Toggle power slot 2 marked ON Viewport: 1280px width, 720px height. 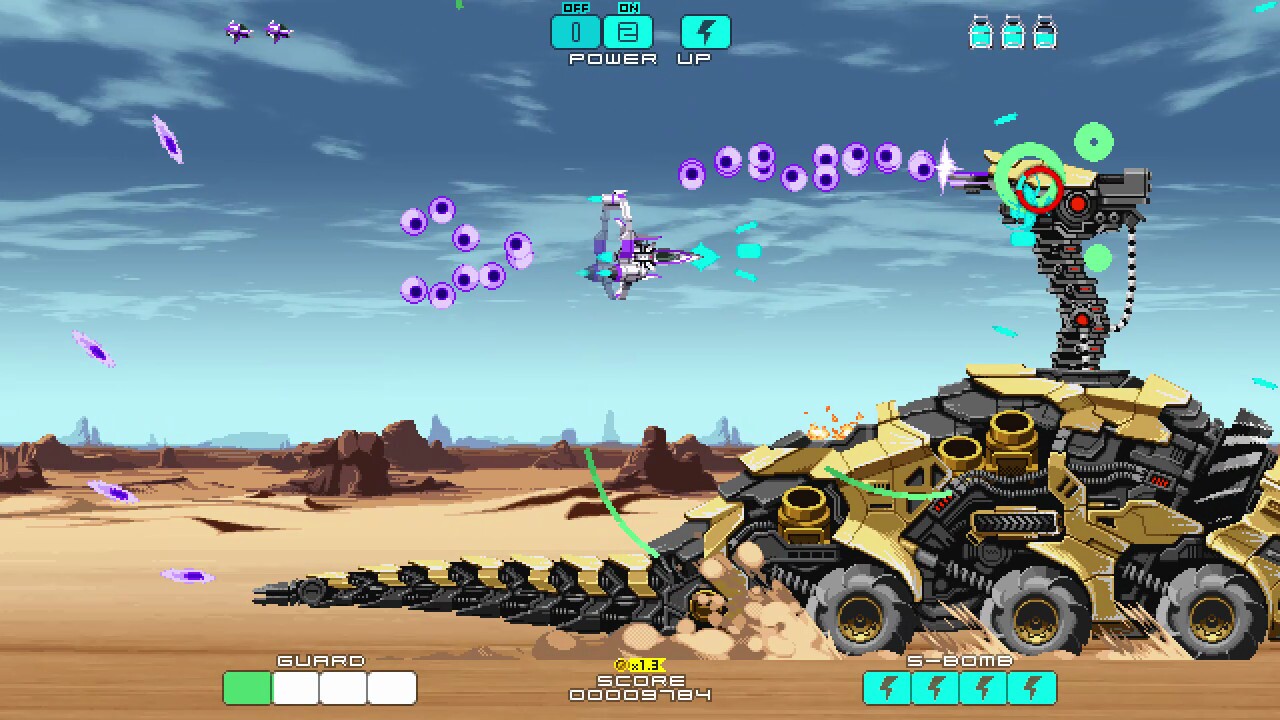pos(627,31)
